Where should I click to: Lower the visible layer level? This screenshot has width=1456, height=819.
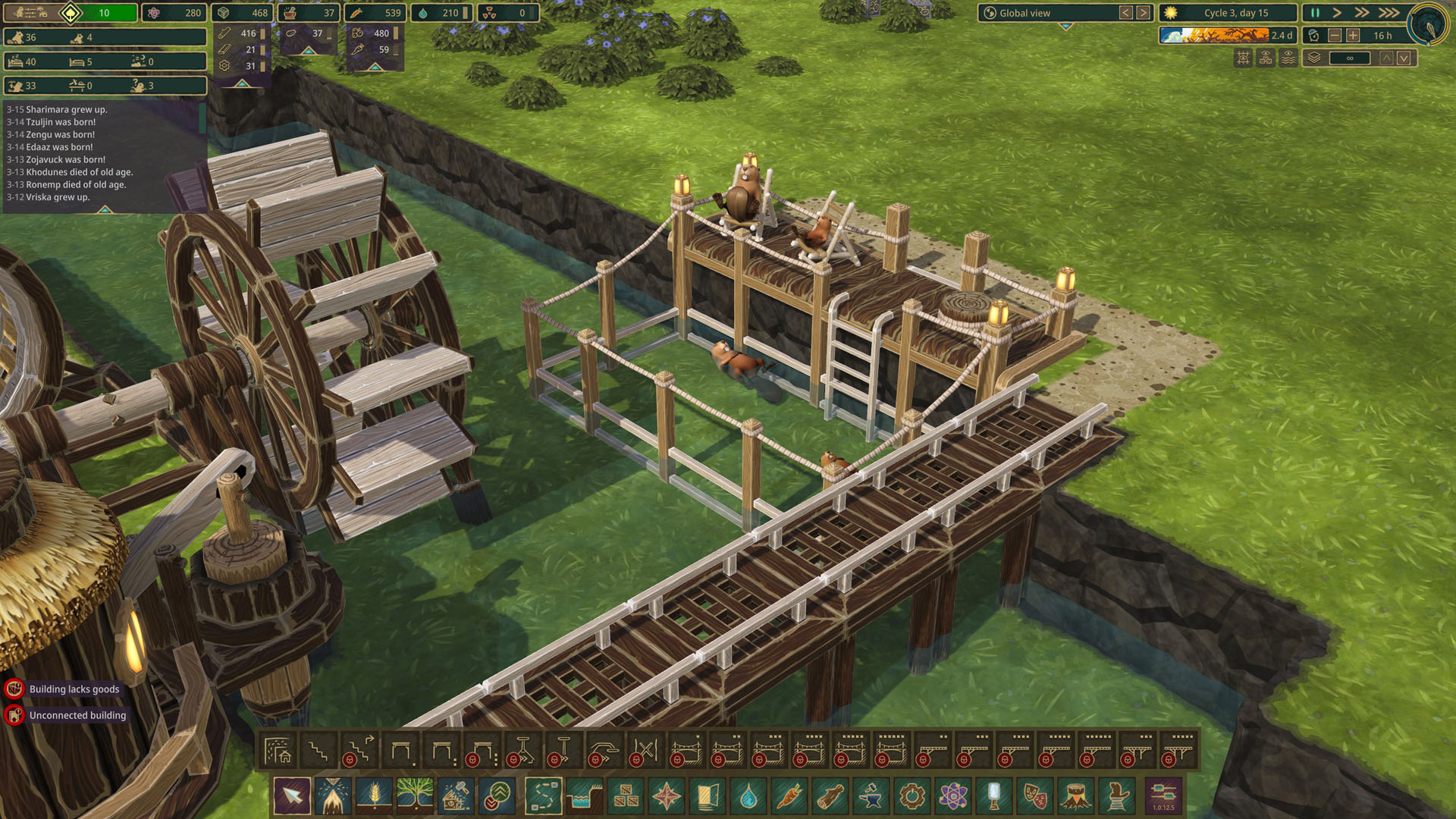pos(1404,58)
